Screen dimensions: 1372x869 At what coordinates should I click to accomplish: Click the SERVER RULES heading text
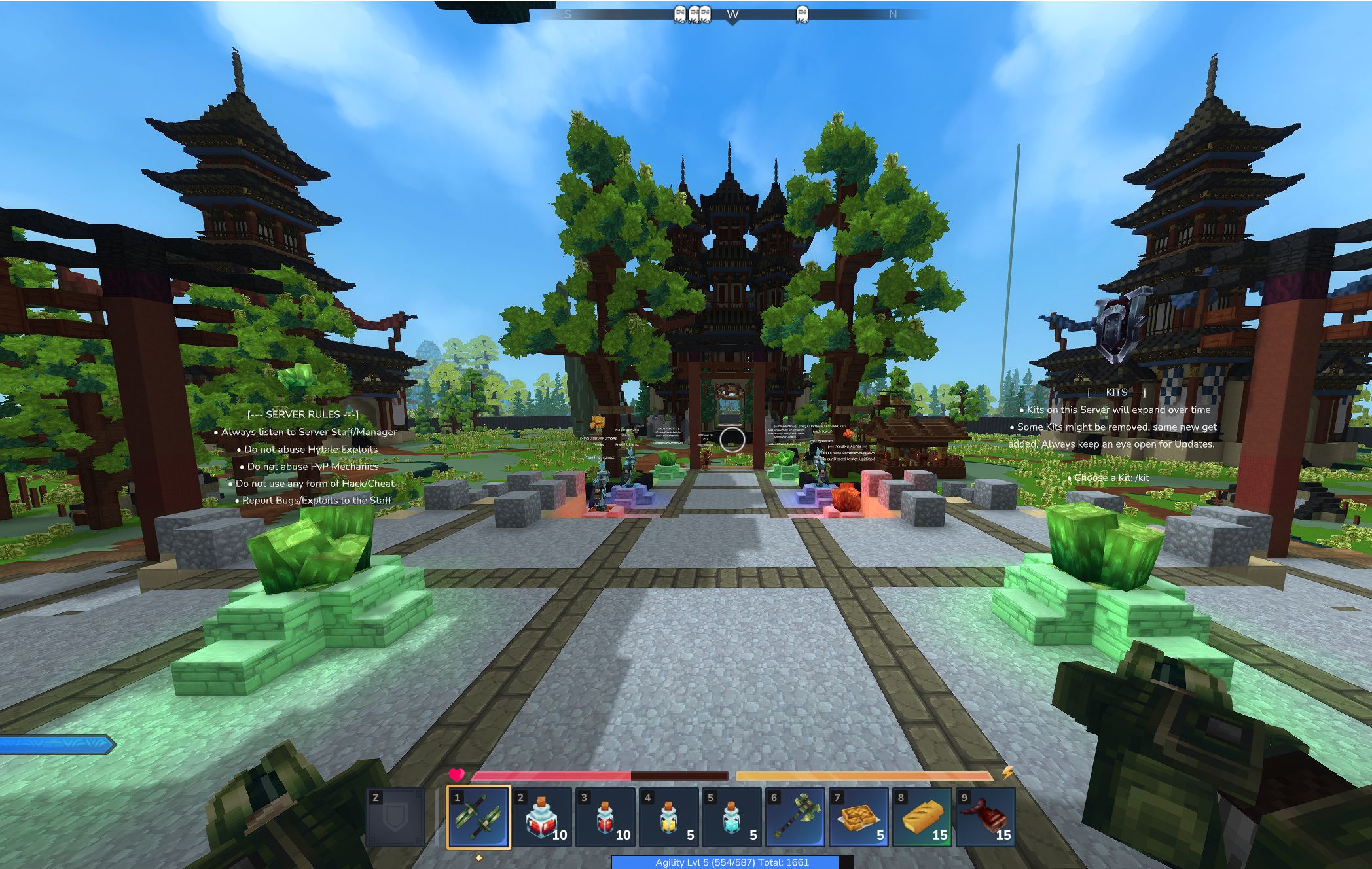coord(303,414)
